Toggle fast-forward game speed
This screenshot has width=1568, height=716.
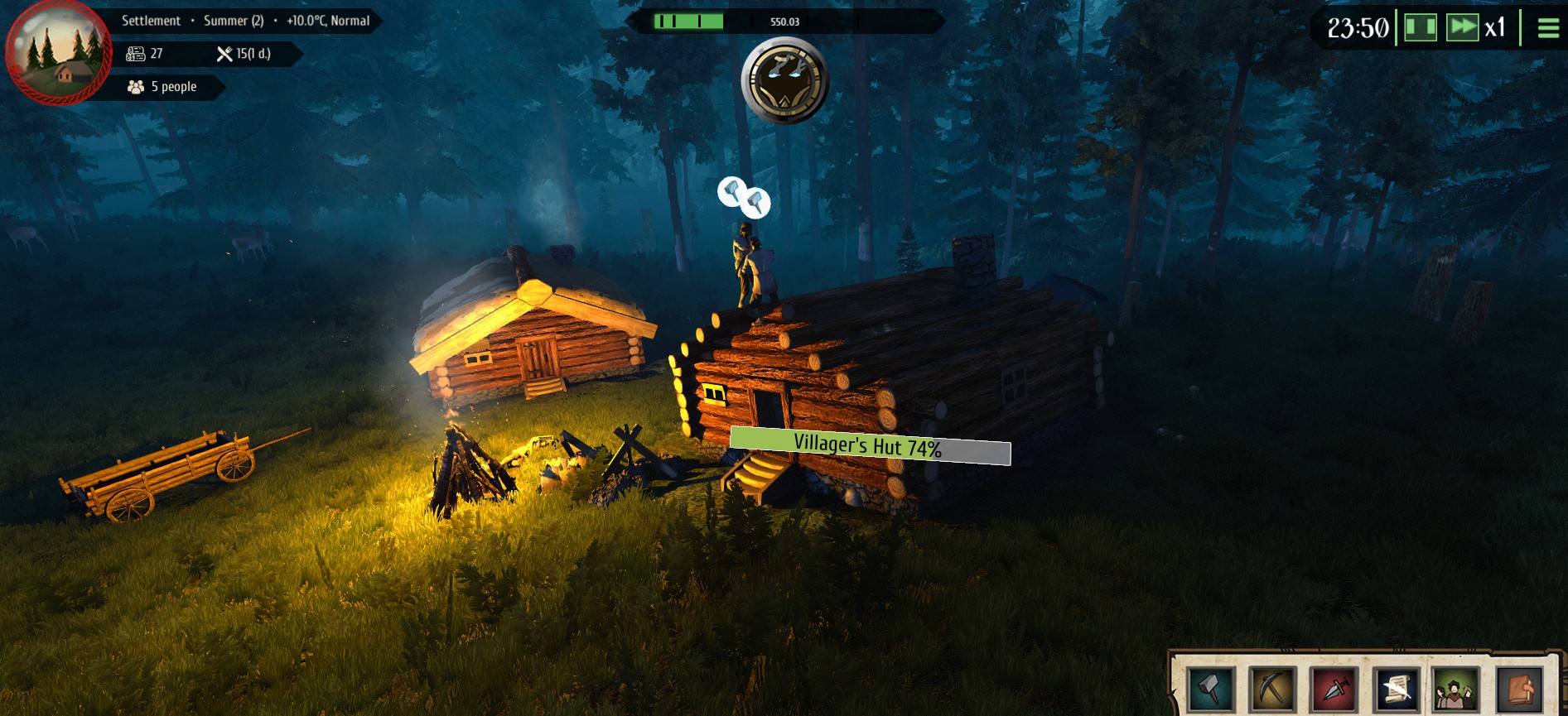[1462, 26]
